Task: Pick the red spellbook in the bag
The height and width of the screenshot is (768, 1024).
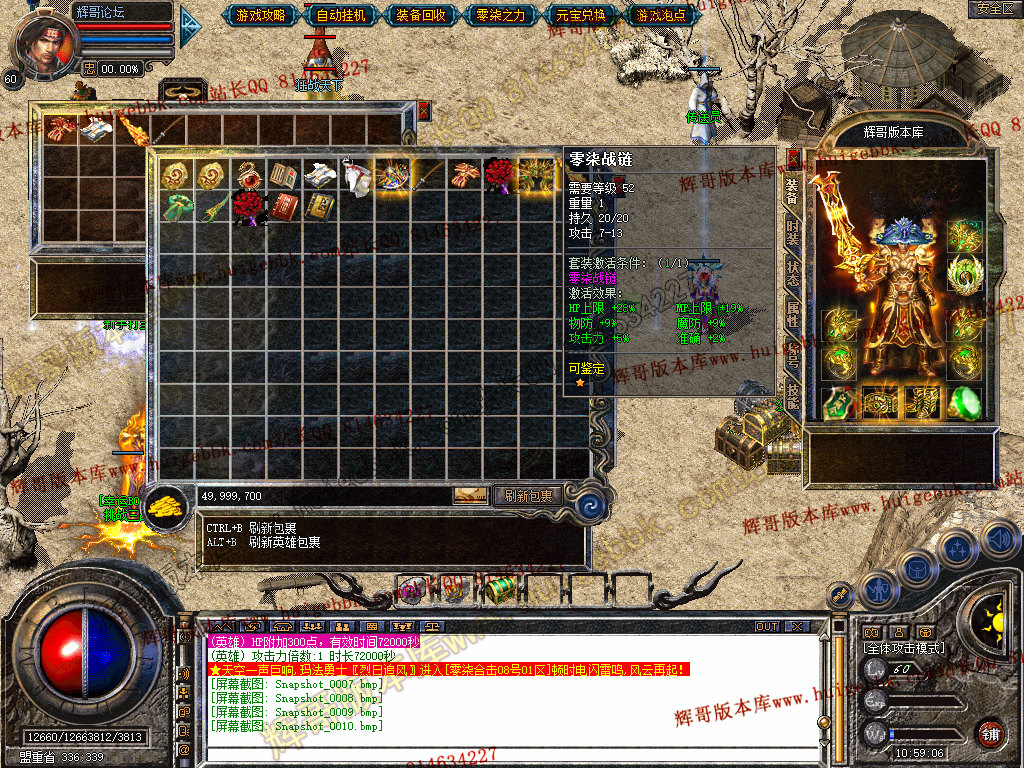Action: pyautogui.click(x=285, y=207)
